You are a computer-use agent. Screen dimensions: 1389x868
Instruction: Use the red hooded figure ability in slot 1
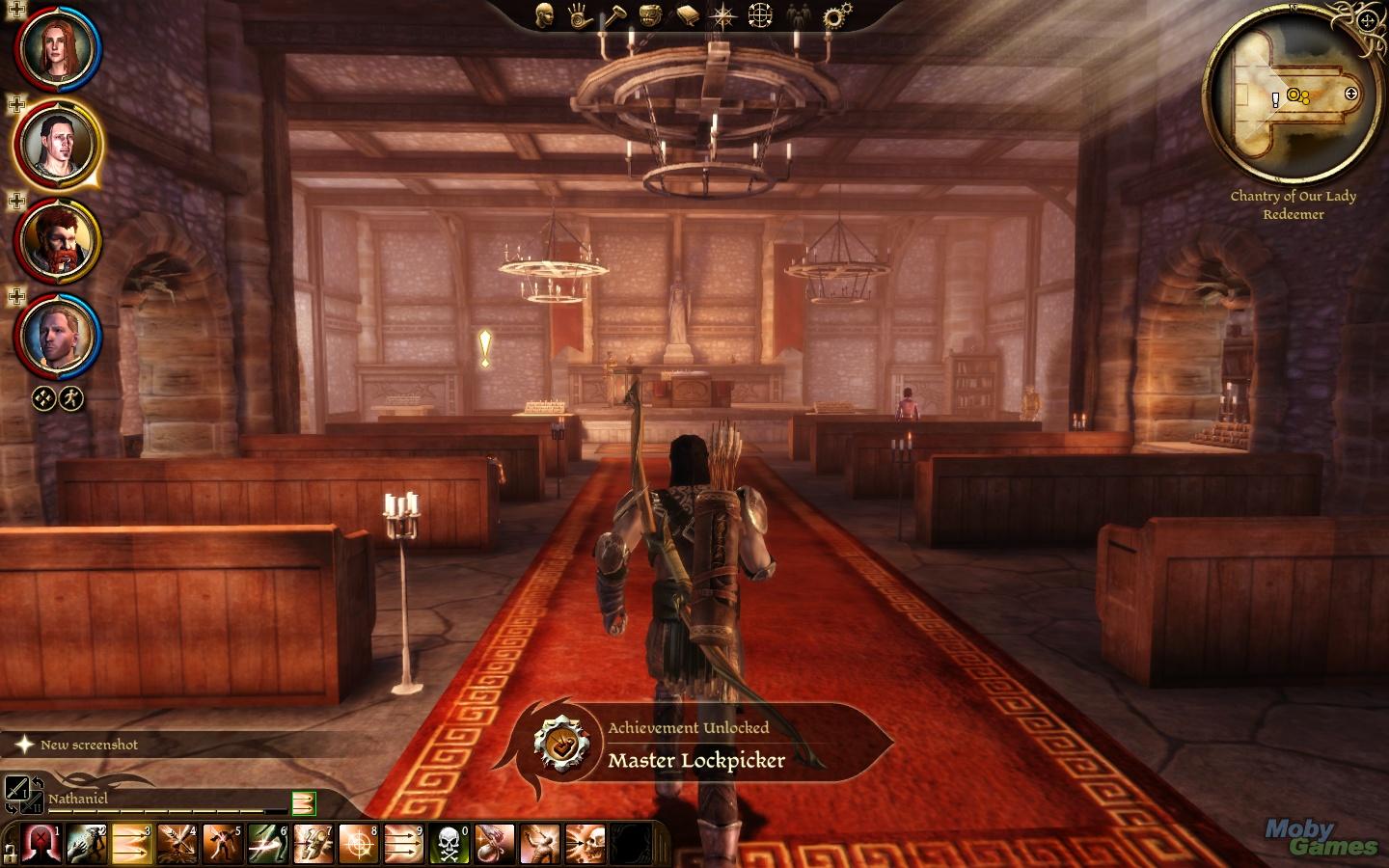click(42, 845)
